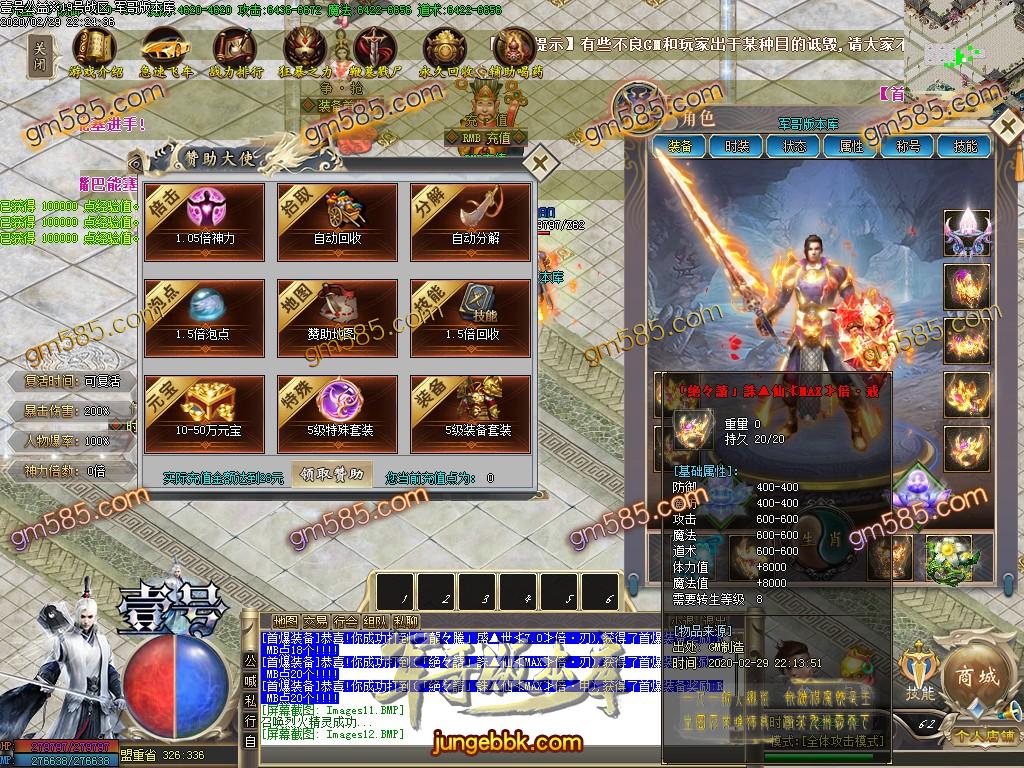Open the 游戏介绍 scroll icon
Image resolution: width=1024 pixels, height=768 pixels.
click(96, 48)
